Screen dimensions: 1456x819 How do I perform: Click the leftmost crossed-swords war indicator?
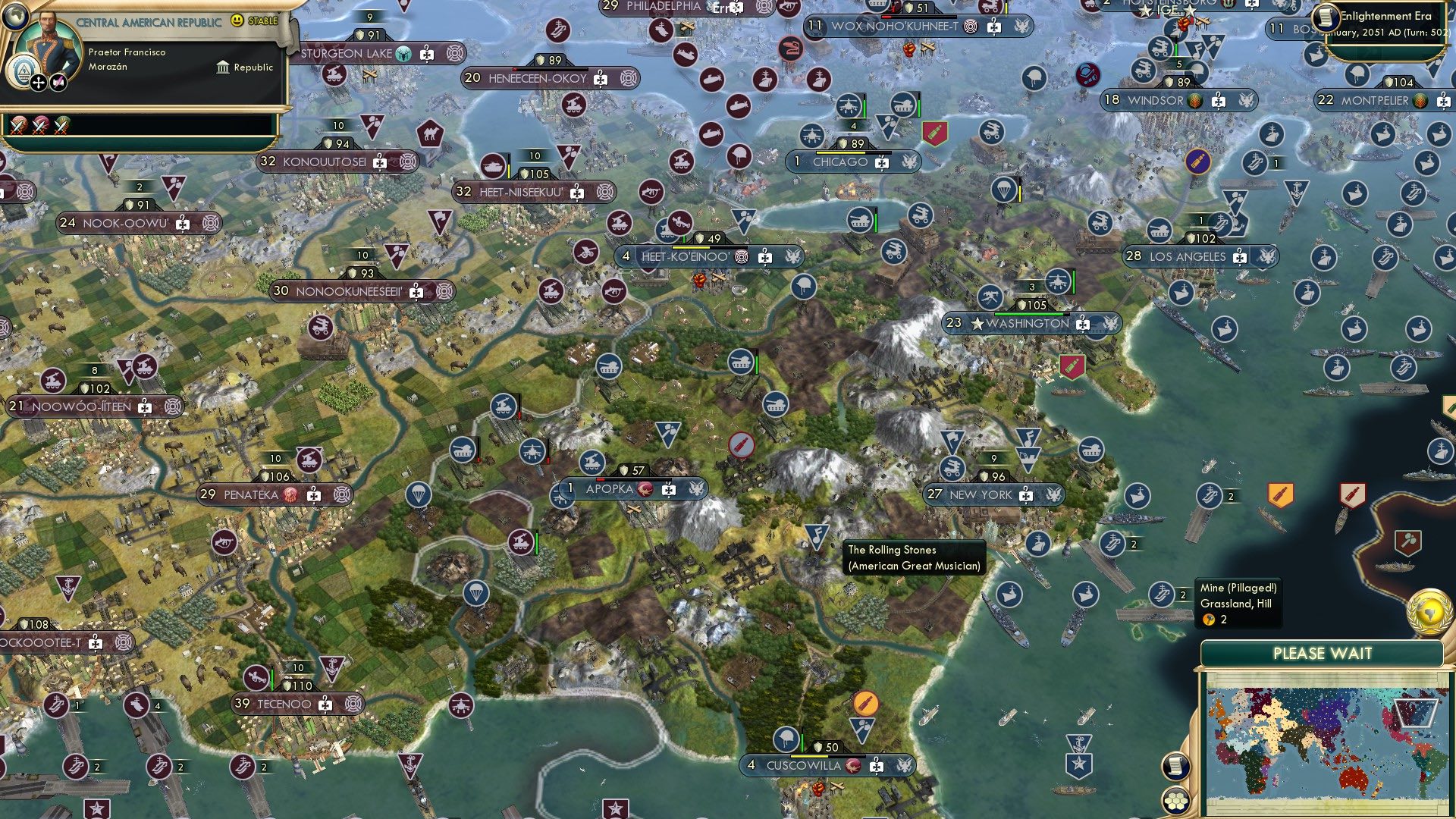[17, 127]
